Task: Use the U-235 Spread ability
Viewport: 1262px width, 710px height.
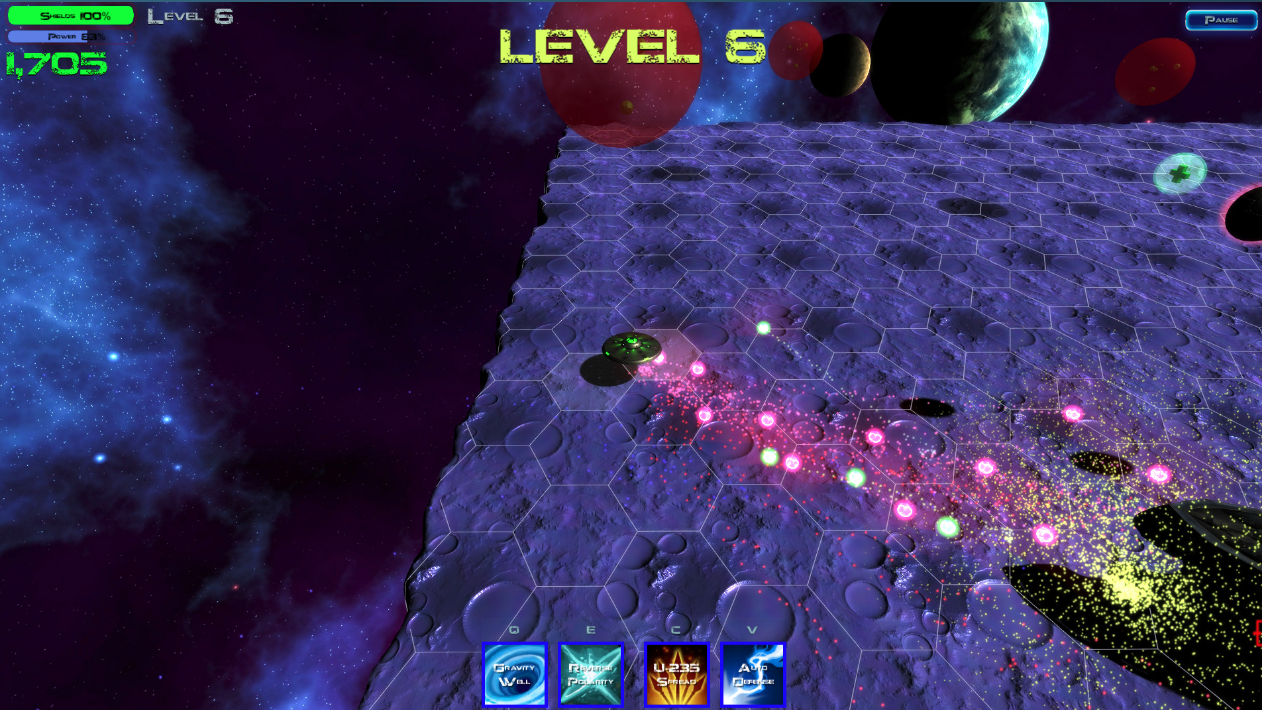Action: click(677, 674)
